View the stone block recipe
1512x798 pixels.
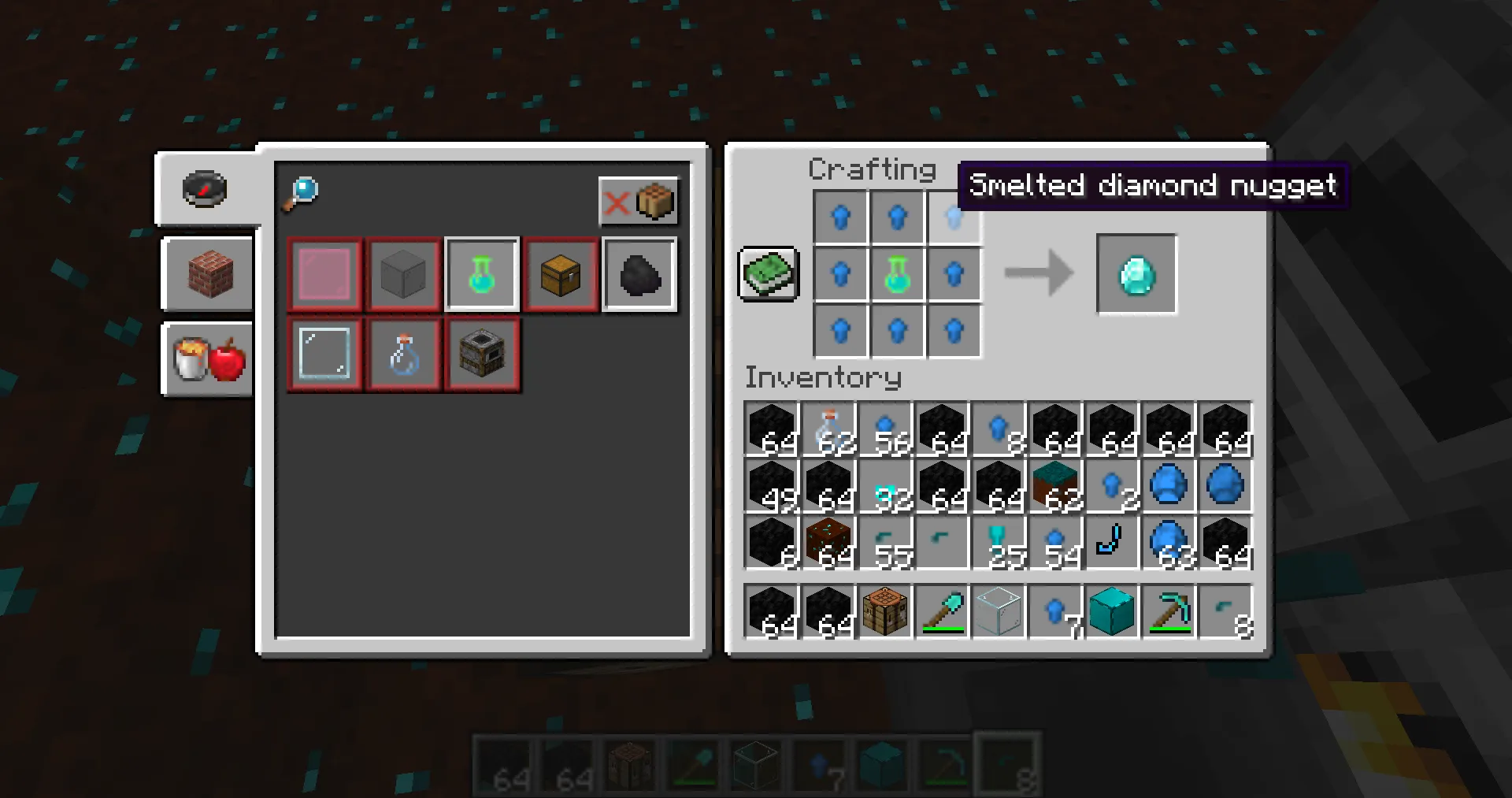[403, 274]
